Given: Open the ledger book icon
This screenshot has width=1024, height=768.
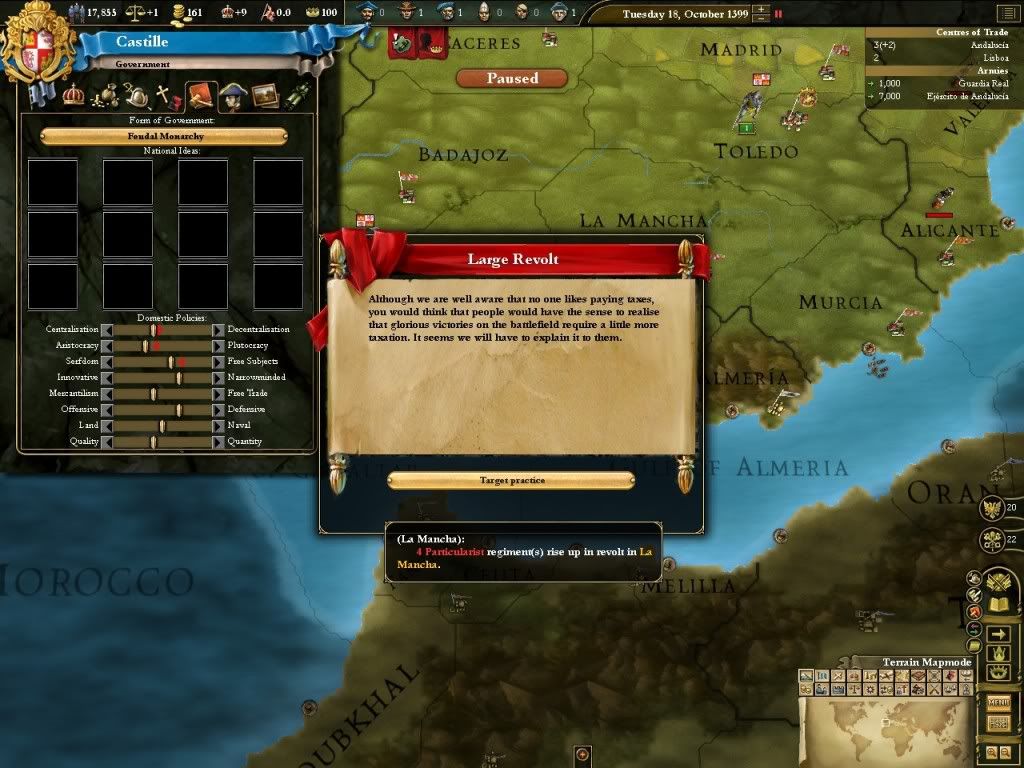Looking at the screenshot, I should [999, 605].
